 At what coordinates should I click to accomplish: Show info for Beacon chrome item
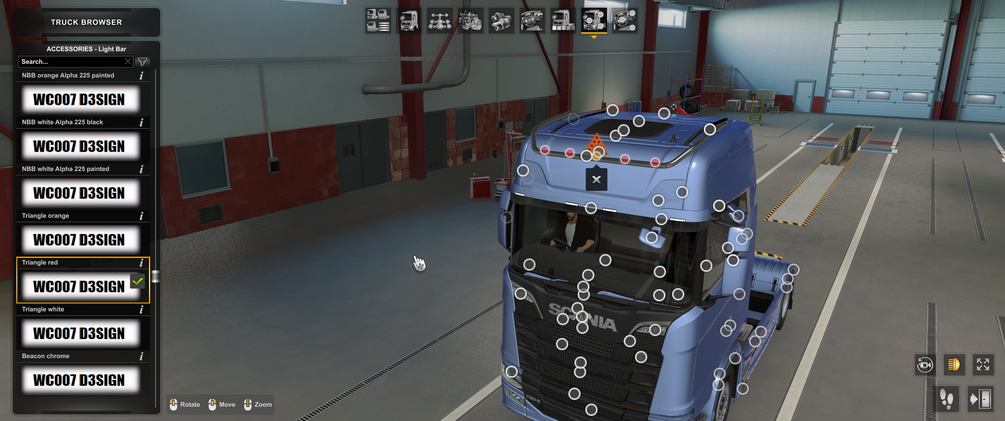(141, 356)
